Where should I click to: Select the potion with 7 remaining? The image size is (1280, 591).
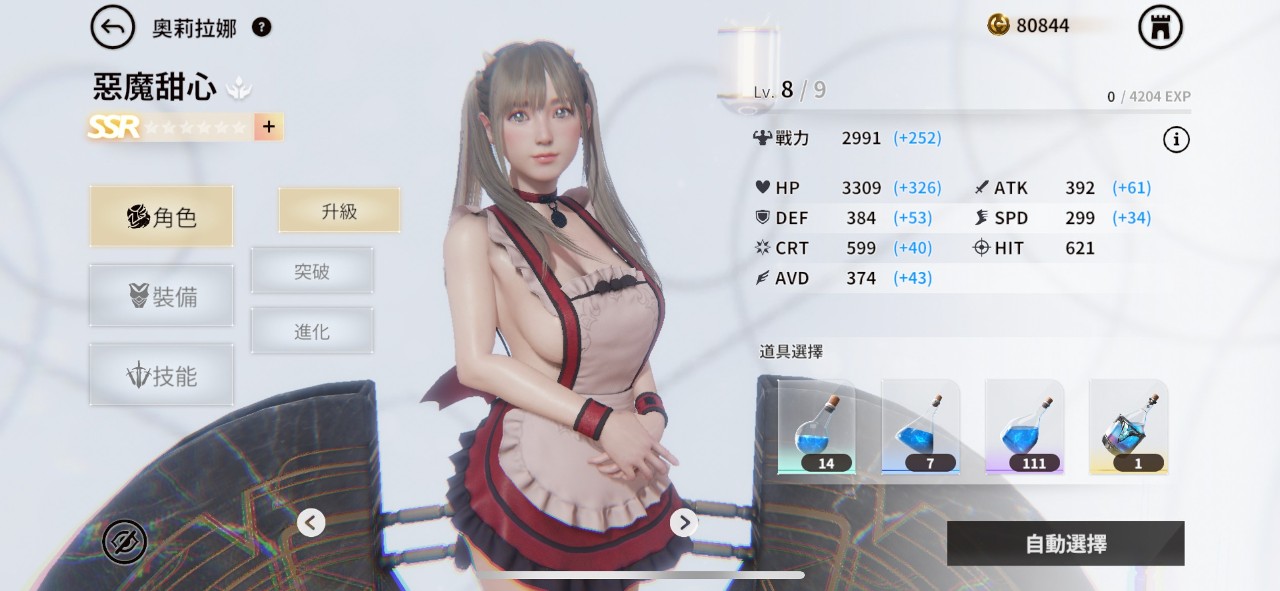click(920, 427)
